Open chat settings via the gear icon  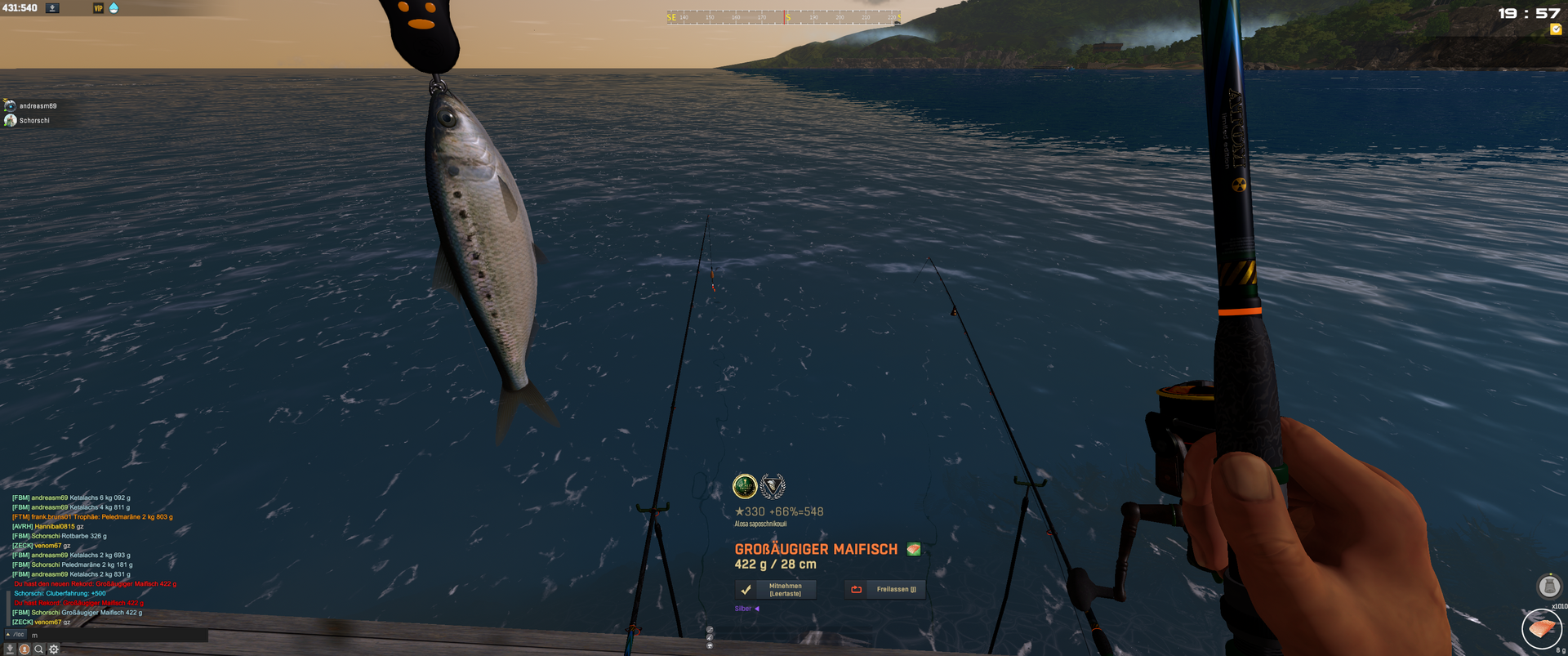pos(54,649)
